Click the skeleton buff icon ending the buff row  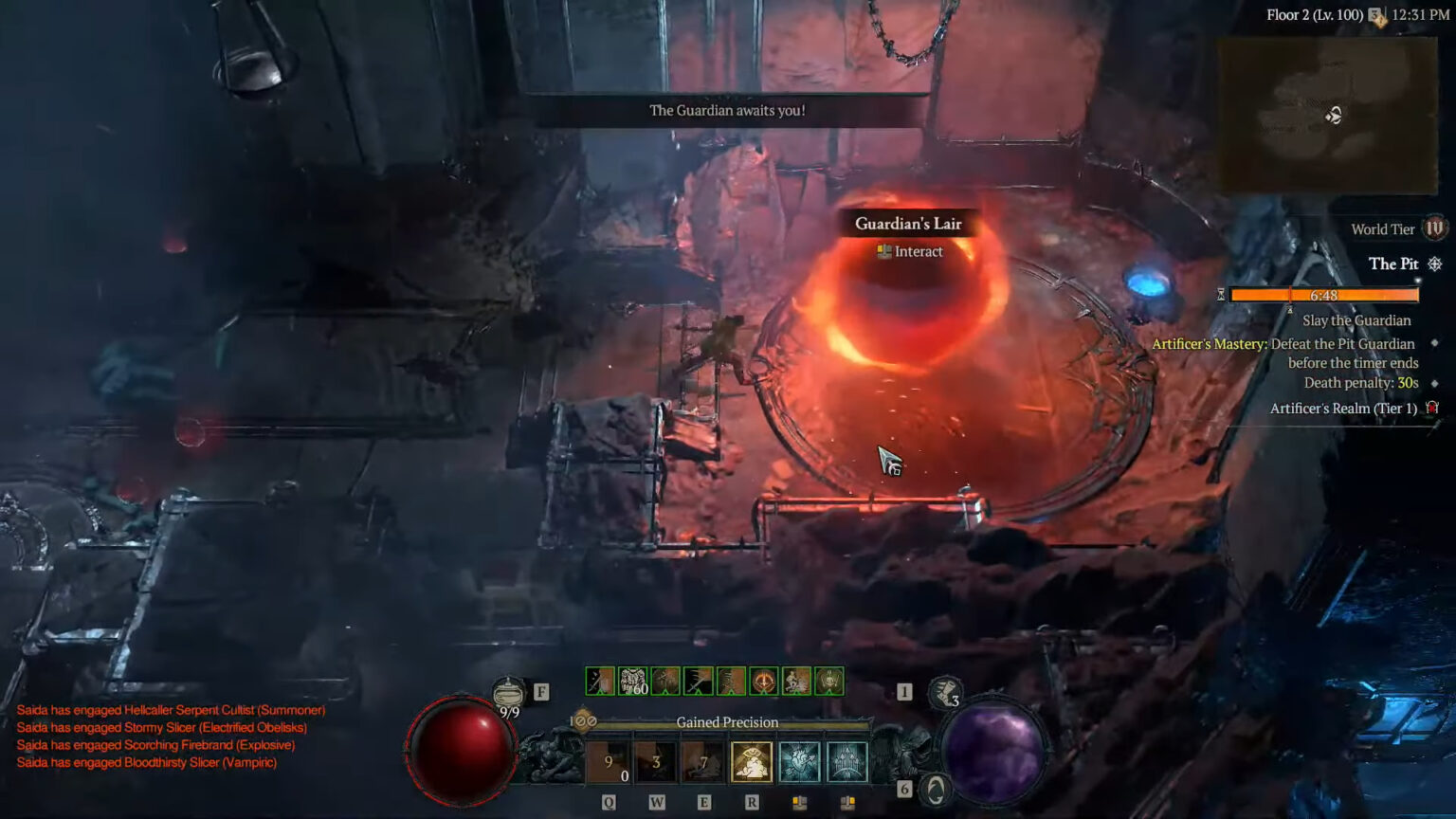pos(830,680)
